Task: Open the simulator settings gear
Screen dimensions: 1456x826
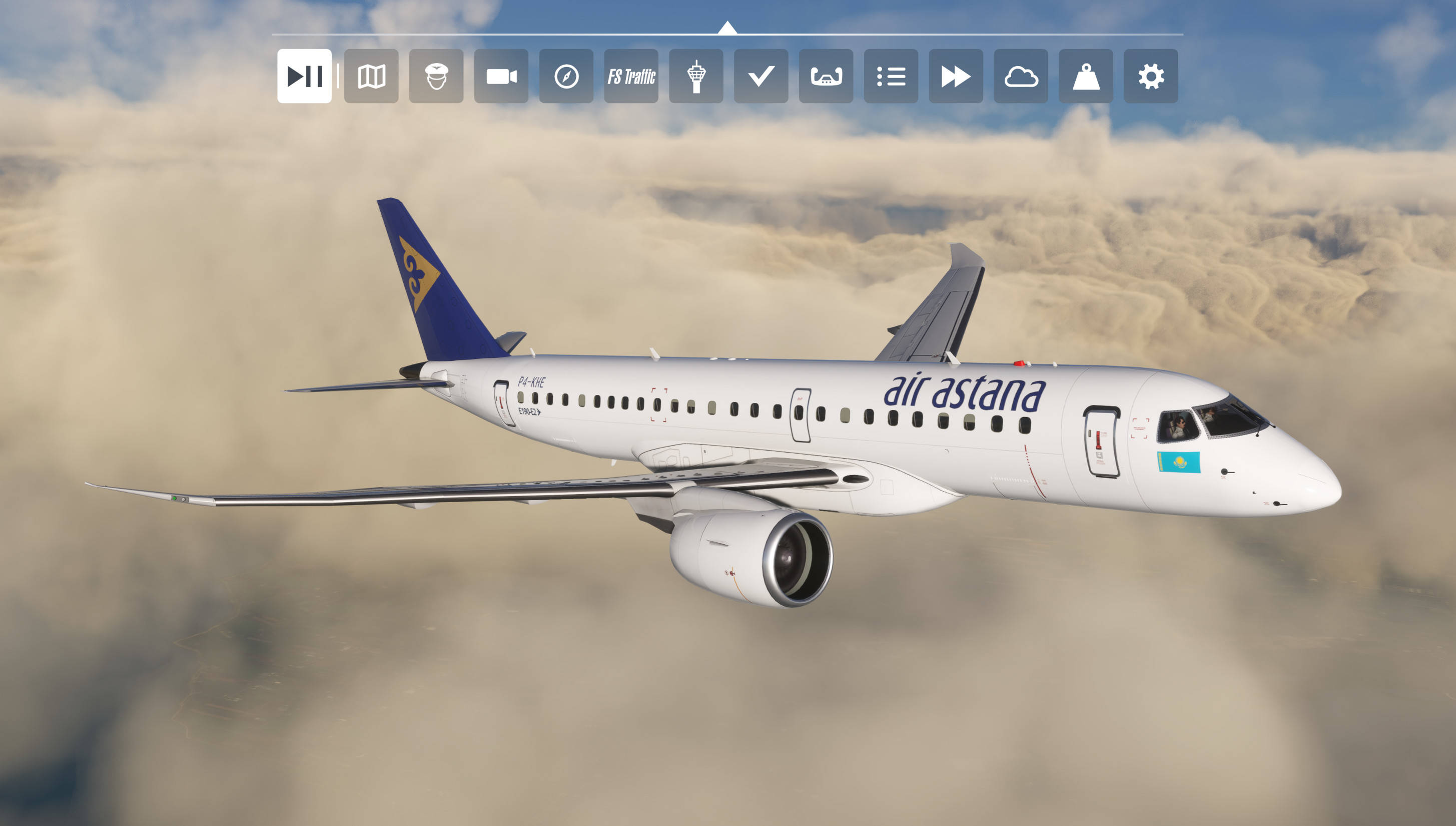Action: [1150, 77]
